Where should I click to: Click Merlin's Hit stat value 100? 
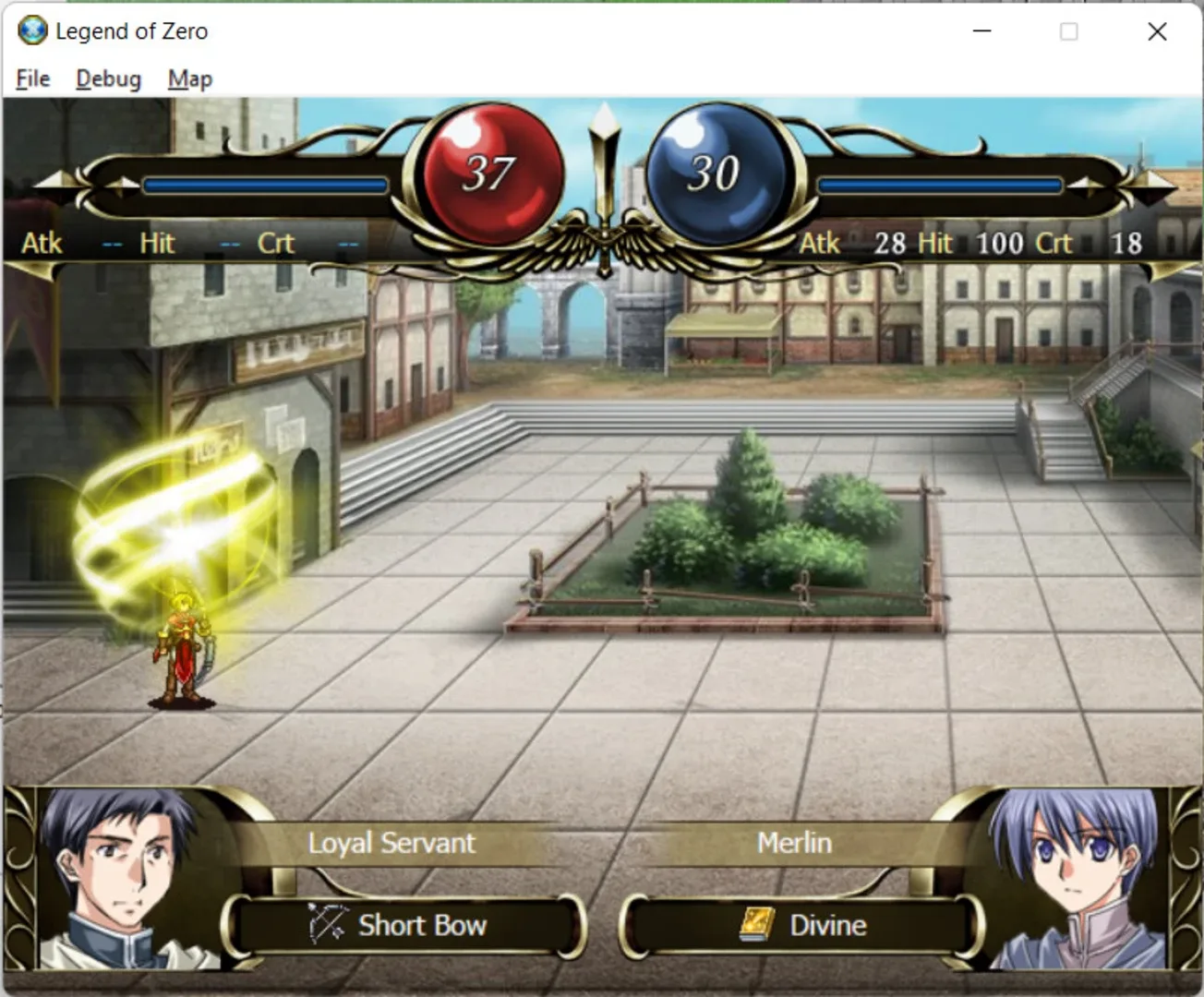998,243
